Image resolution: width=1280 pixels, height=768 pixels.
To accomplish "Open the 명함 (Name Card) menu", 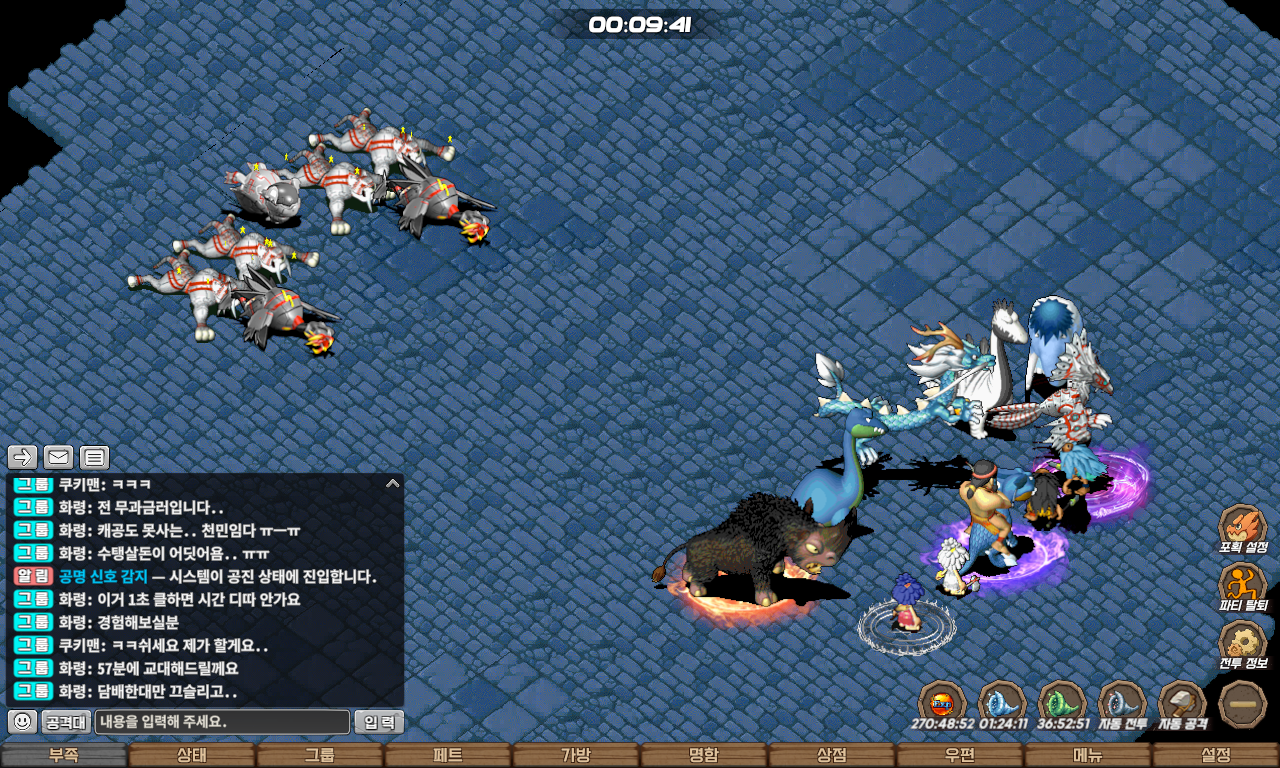I will (703, 755).
